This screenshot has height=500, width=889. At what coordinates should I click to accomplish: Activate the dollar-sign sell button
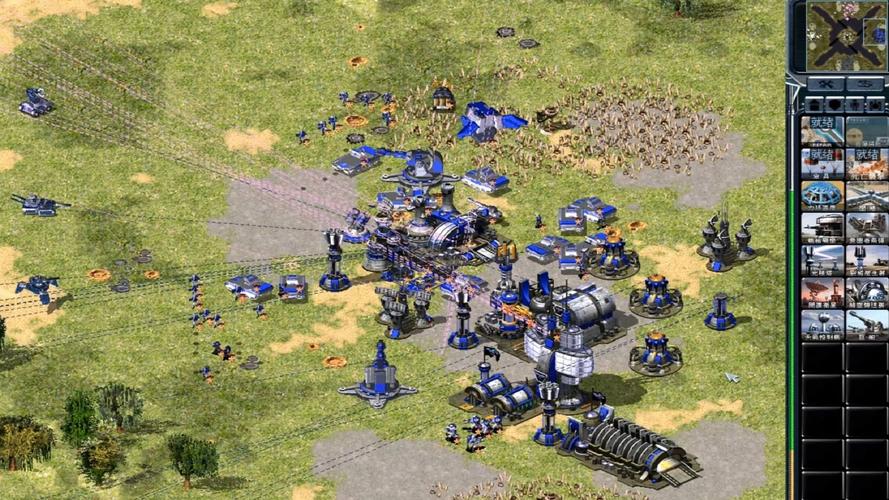(x=866, y=84)
